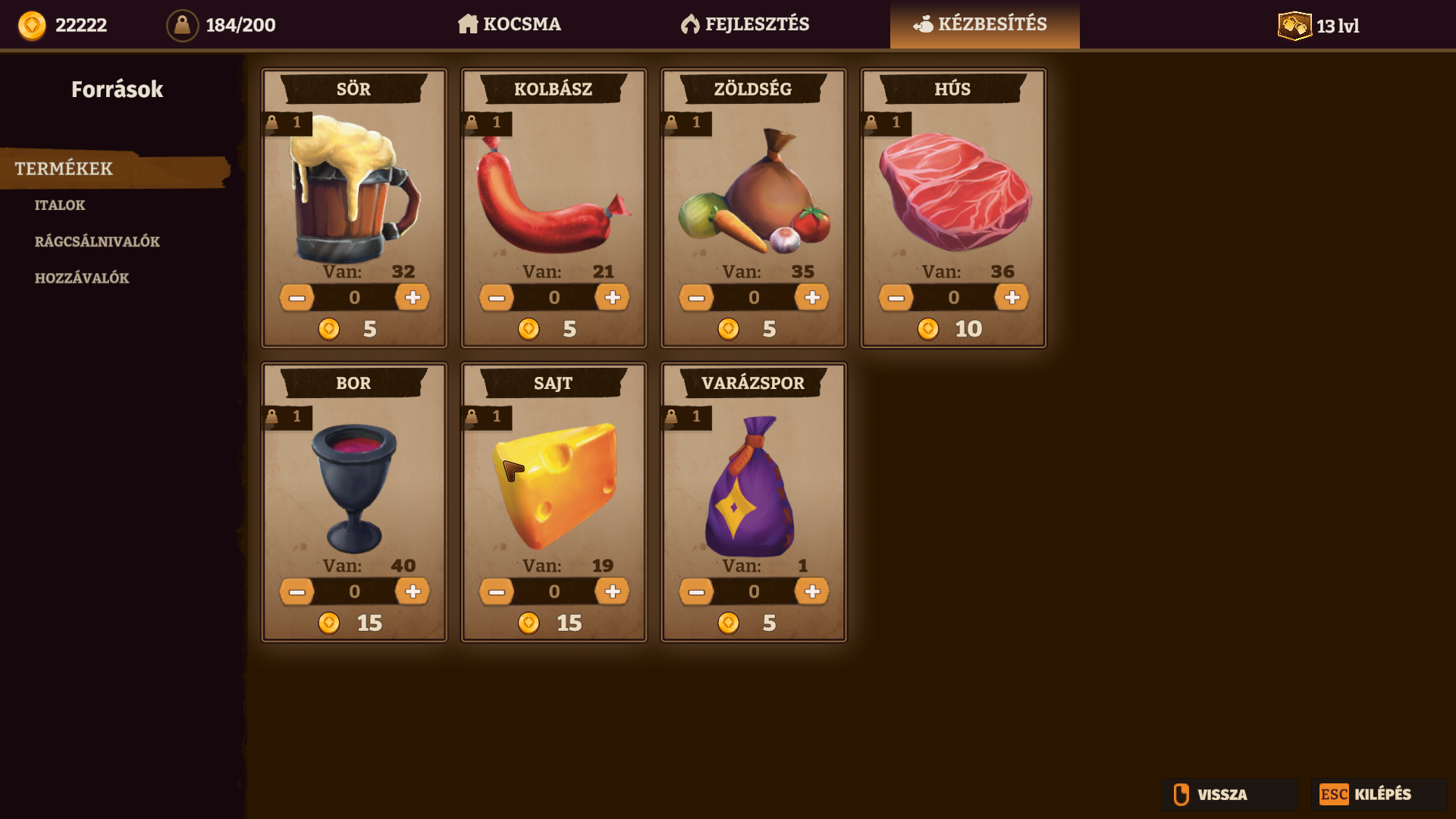Filter by Italok
Image resolution: width=1456 pixels, height=819 pixels.
click(x=60, y=205)
